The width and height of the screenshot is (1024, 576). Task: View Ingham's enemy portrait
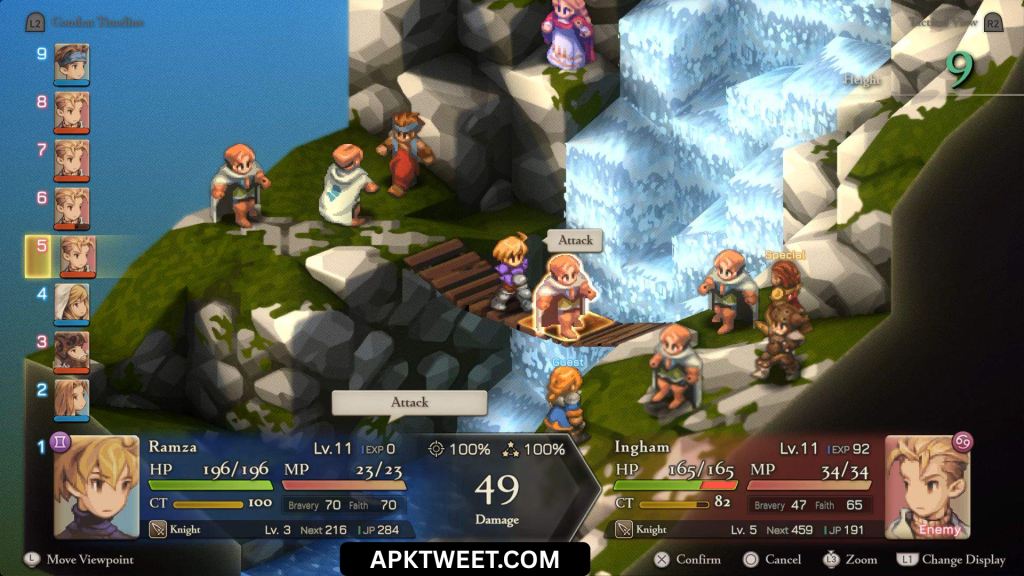point(927,486)
